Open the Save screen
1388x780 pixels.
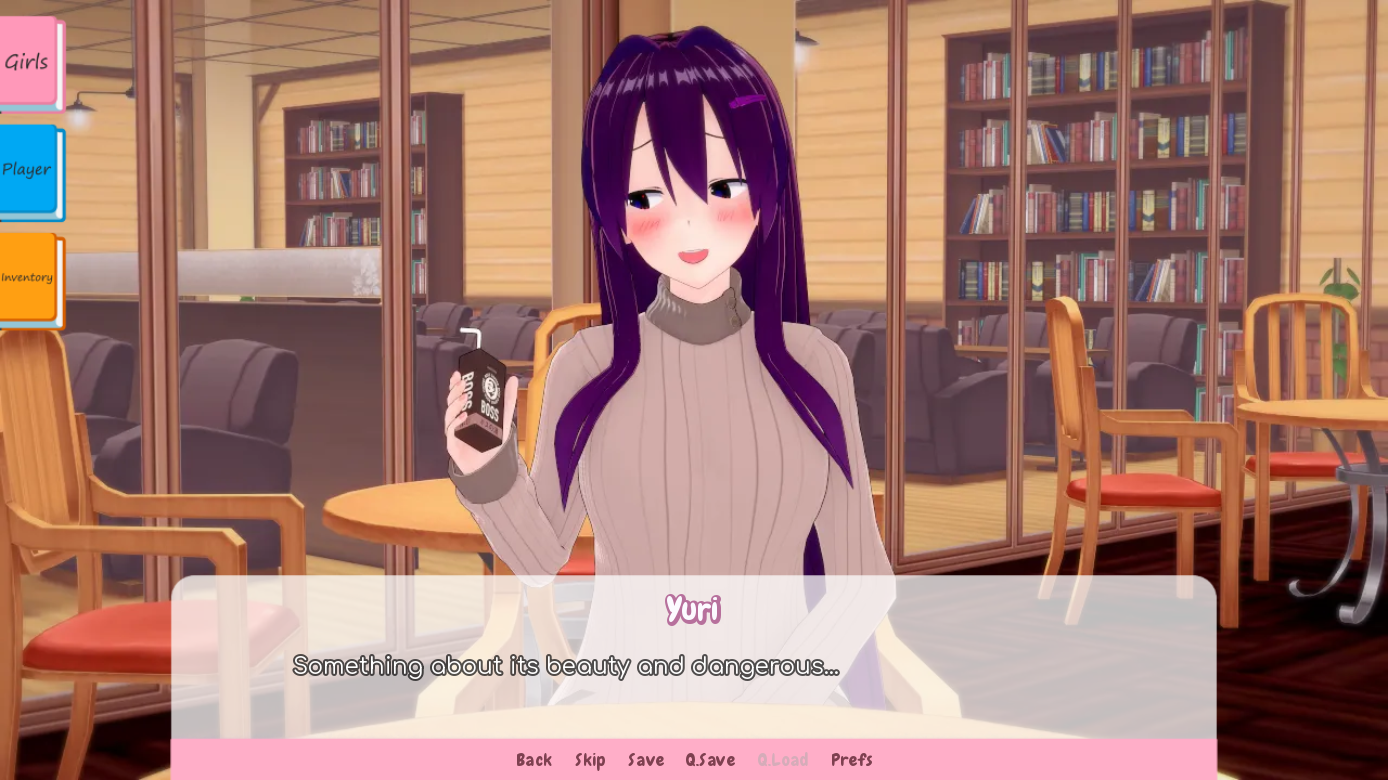pos(645,760)
